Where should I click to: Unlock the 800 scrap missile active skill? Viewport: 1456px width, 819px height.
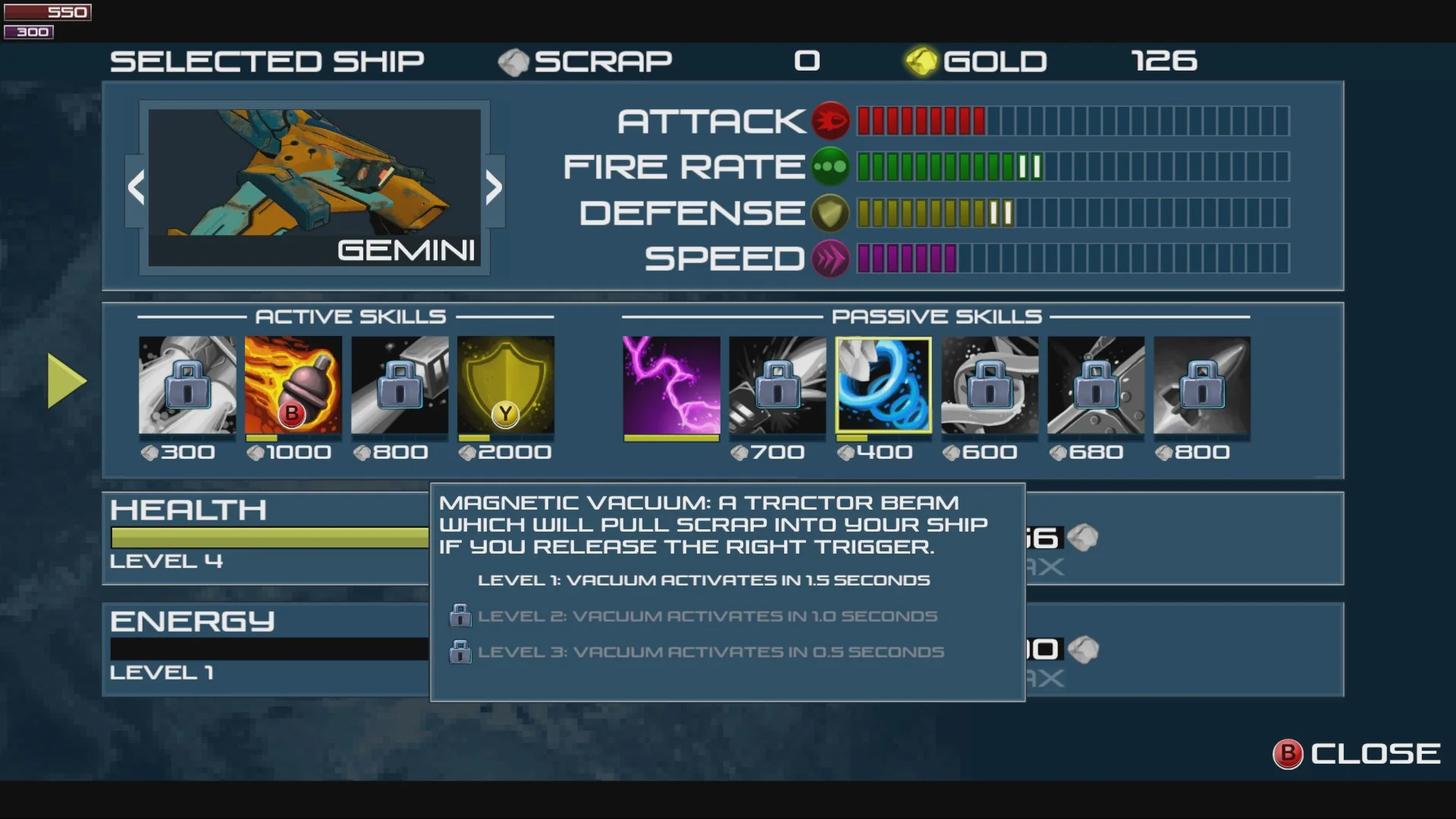coord(400,385)
